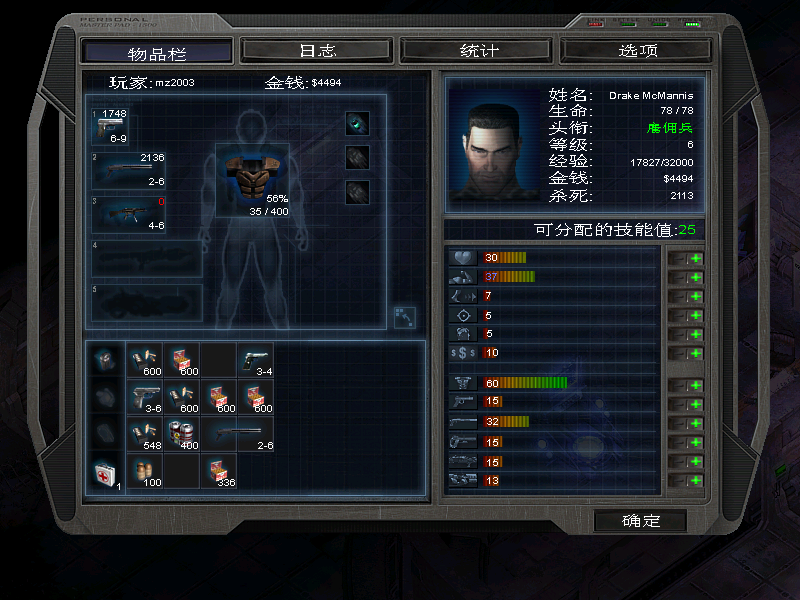Select the 物品栏 (inventory) tab
Image resolution: width=800 pixels, height=602 pixels.
click(158, 52)
